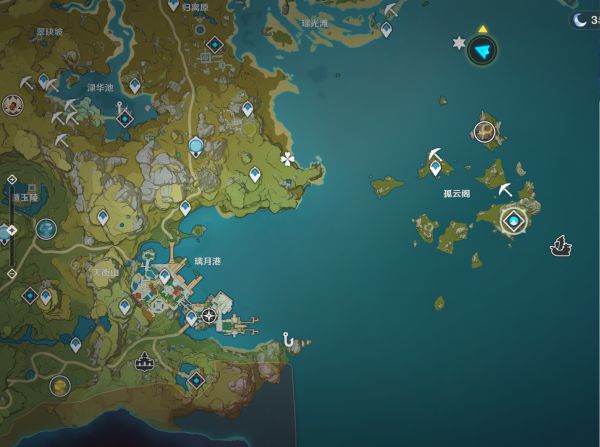The height and width of the screenshot is (447, 600).
Task: Select the teleport waypoint on Guyun islands
Action: (x=435, y=167)
